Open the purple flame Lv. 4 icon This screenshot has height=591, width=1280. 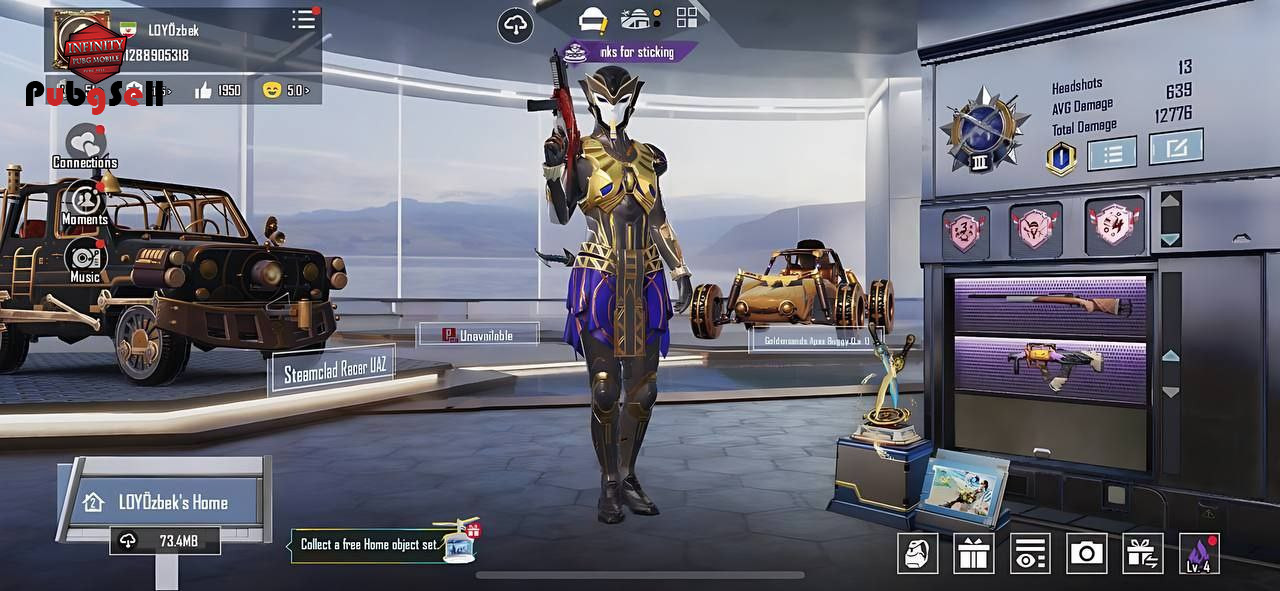(x=1199, y=553)
